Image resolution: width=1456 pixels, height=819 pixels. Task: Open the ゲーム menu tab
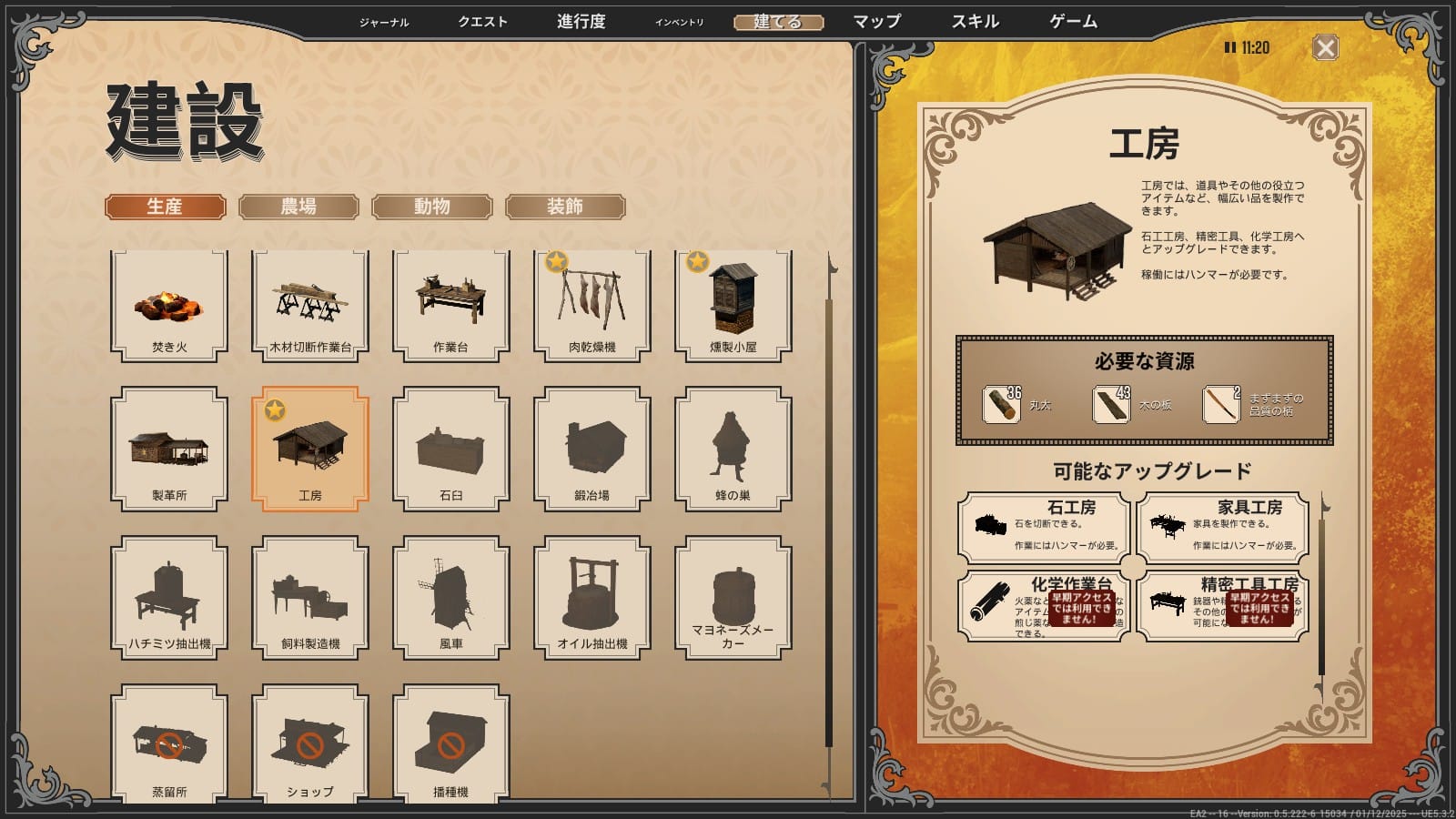[1073, 22]
